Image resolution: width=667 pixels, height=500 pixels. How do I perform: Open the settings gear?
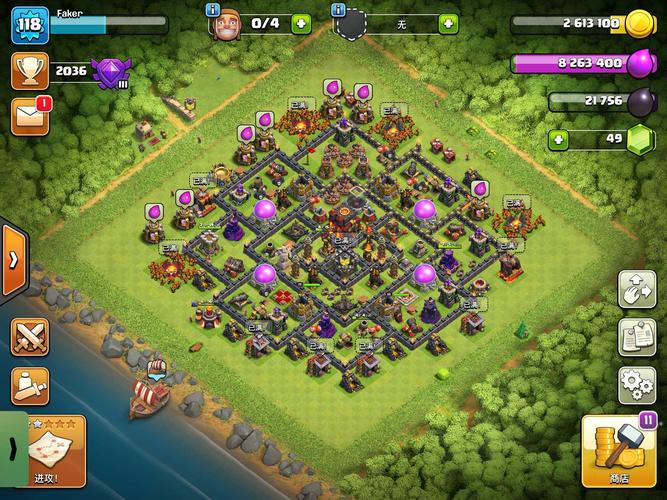637,383
